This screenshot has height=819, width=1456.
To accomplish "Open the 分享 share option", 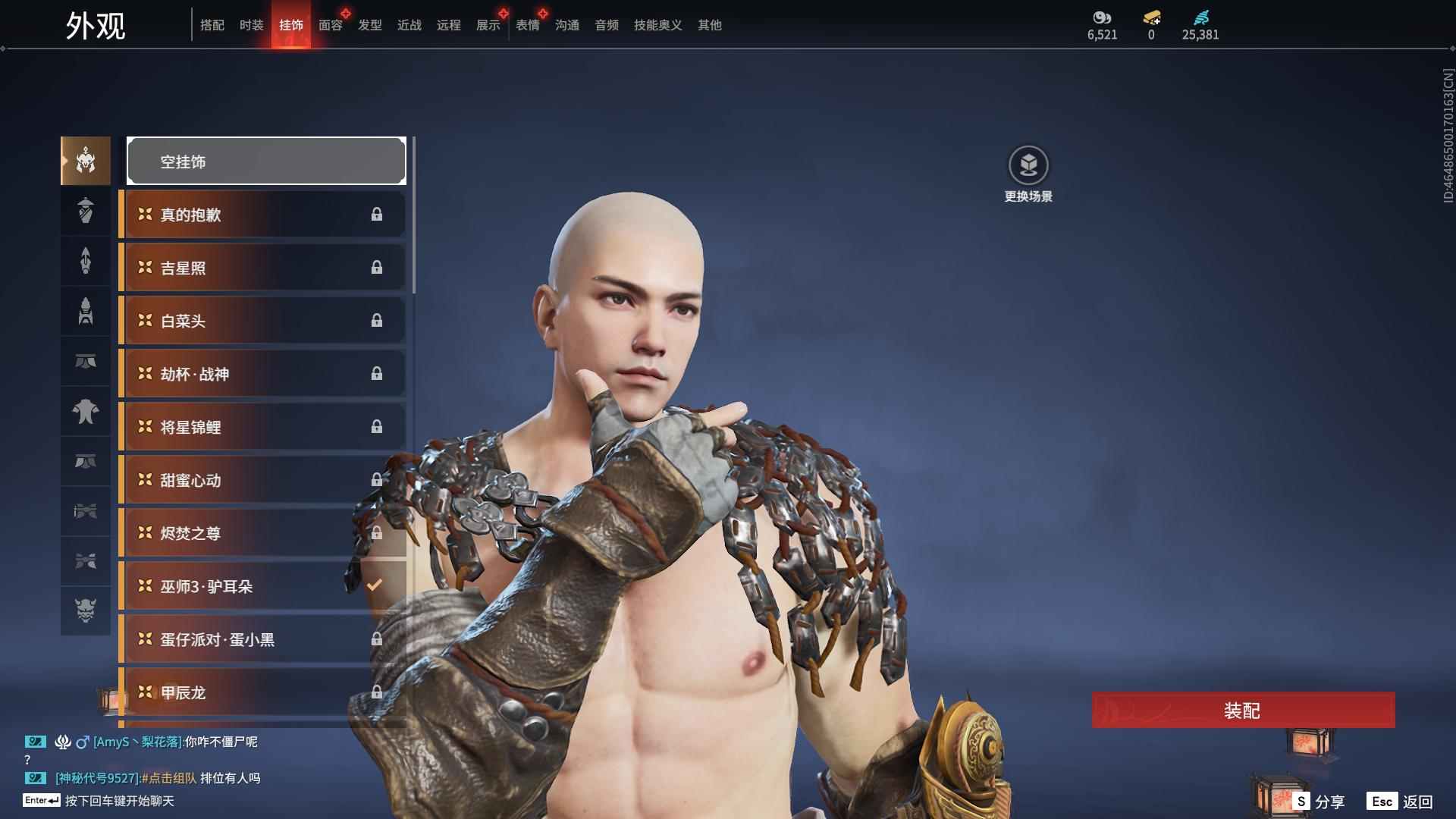I will (x=1319, y=801).
